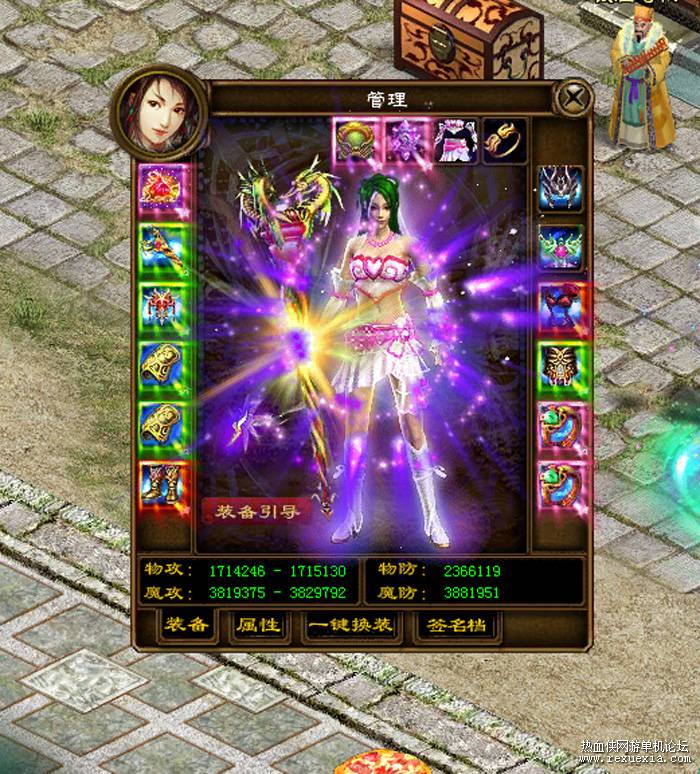
Task: Select the golden dragon staff weapon slot
Action: pyautogui.click(x=160, y=247)
